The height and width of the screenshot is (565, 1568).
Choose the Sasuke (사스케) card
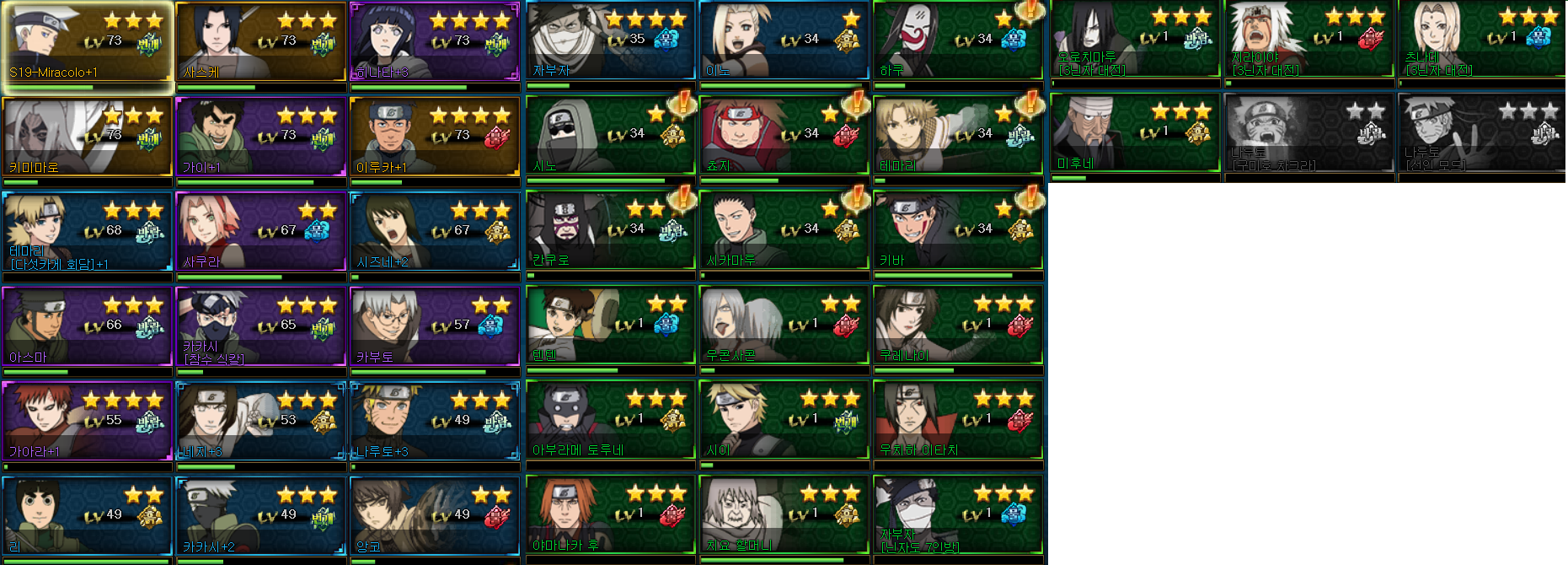point(261,42)
